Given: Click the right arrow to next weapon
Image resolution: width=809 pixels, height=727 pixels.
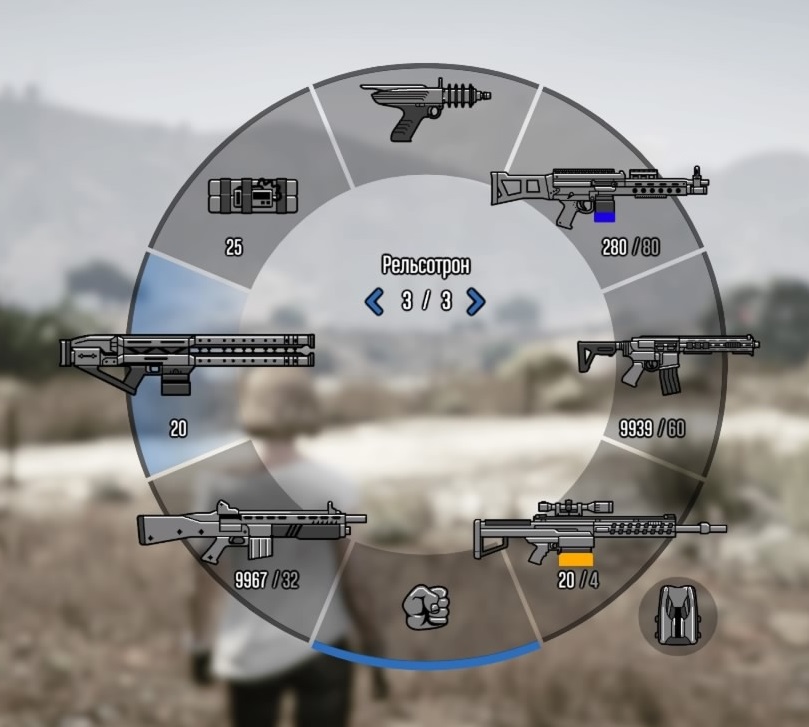Looking at the screenshot, I should coord(476,301).
